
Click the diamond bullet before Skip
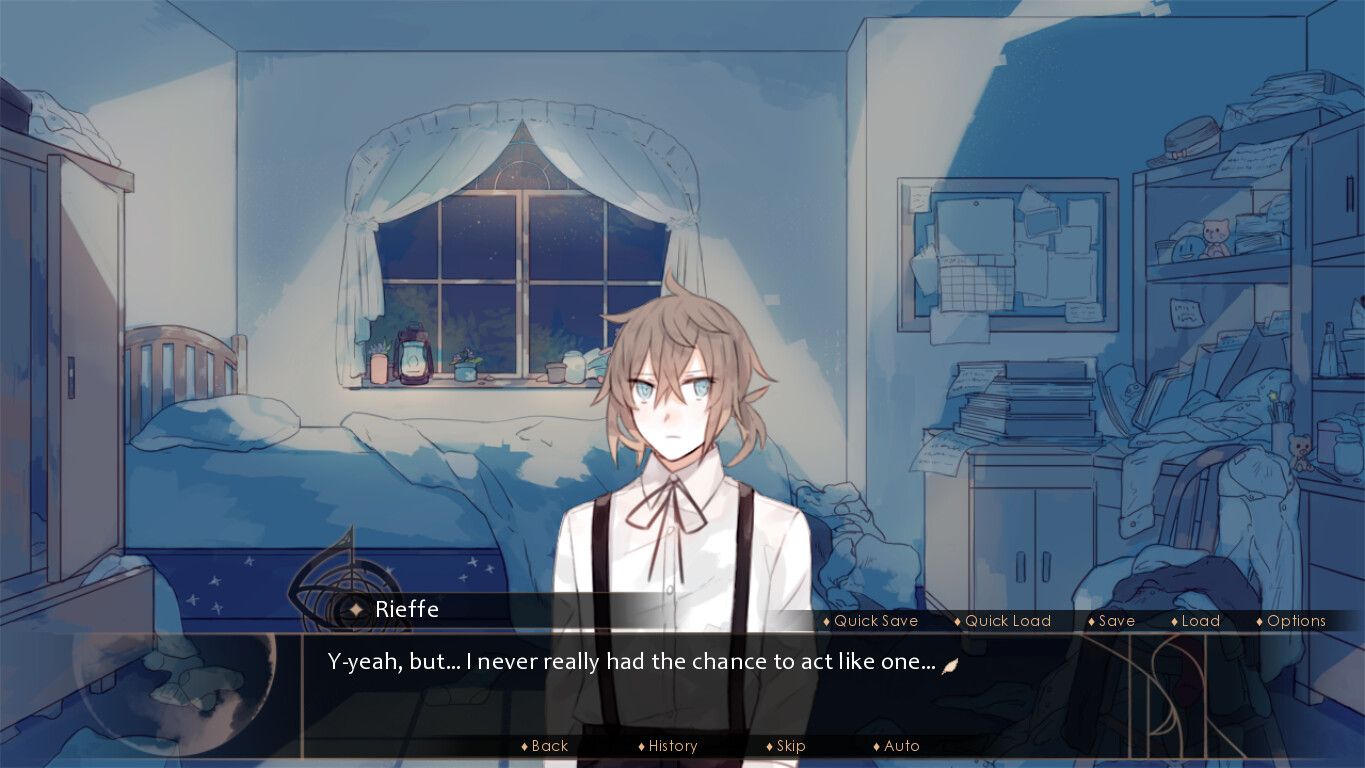tap(768, 746)
